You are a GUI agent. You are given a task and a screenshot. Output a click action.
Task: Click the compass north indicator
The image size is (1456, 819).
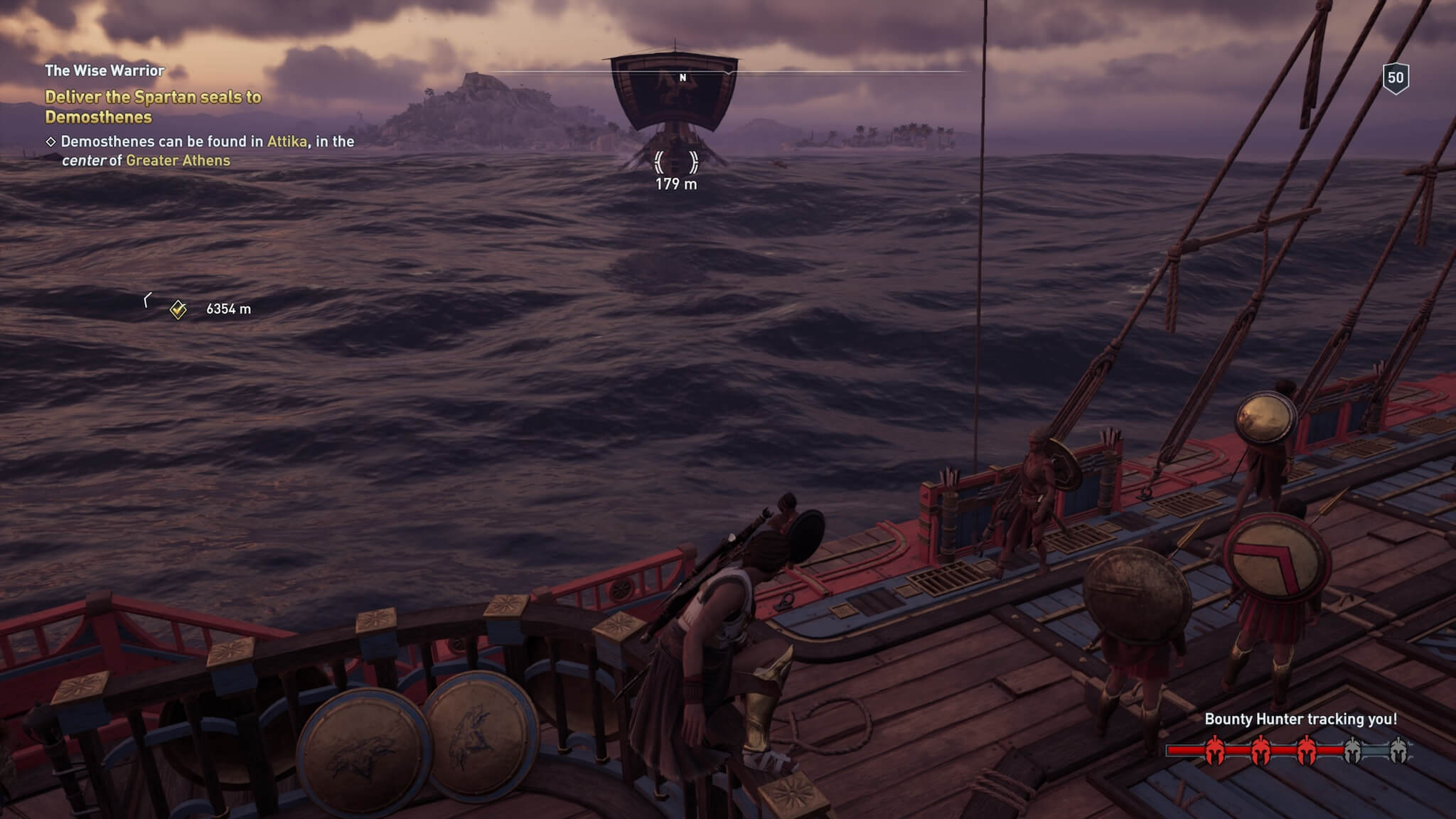682,77
